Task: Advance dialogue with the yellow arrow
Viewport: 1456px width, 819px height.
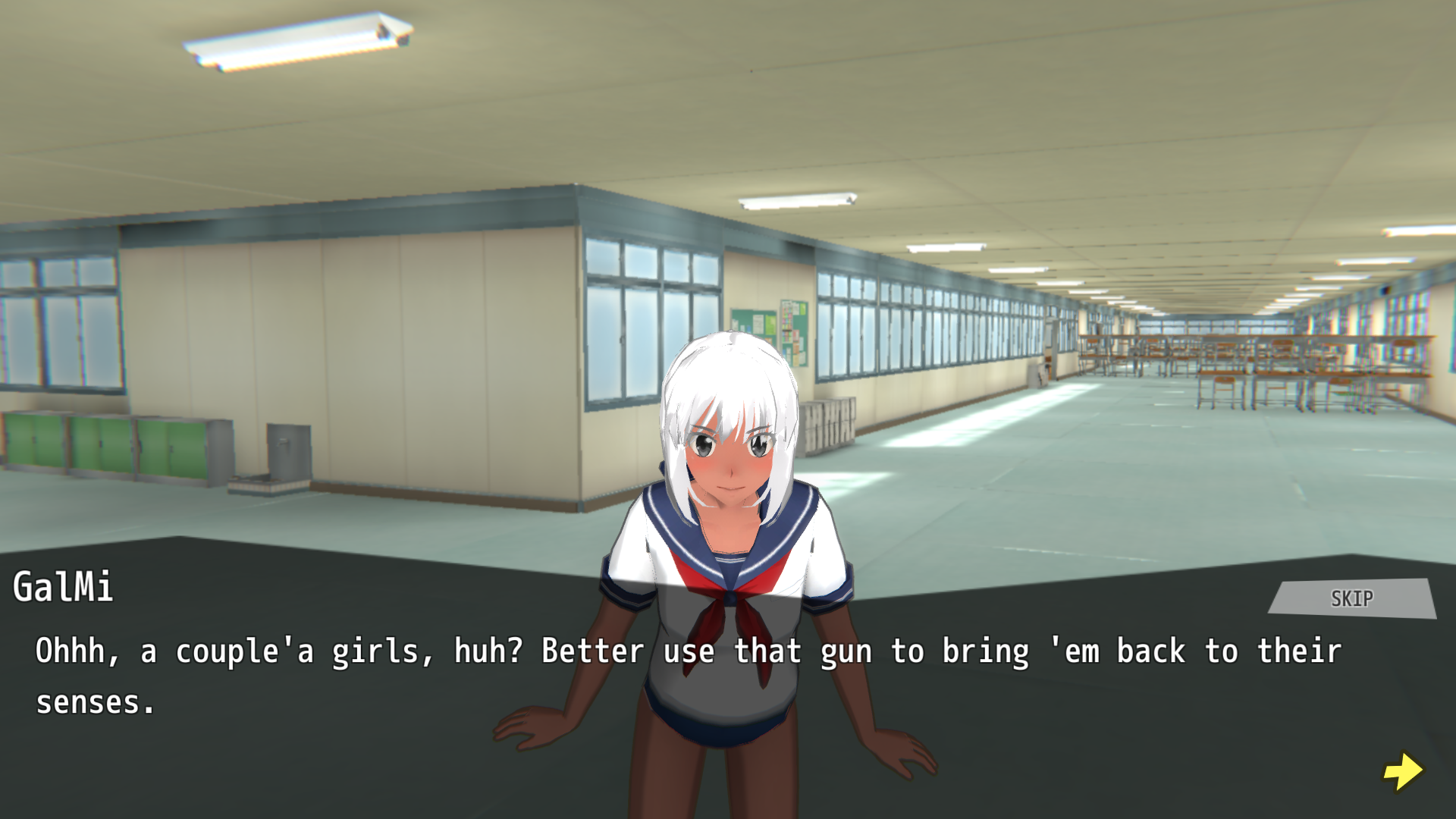Action: (1403, 771)
